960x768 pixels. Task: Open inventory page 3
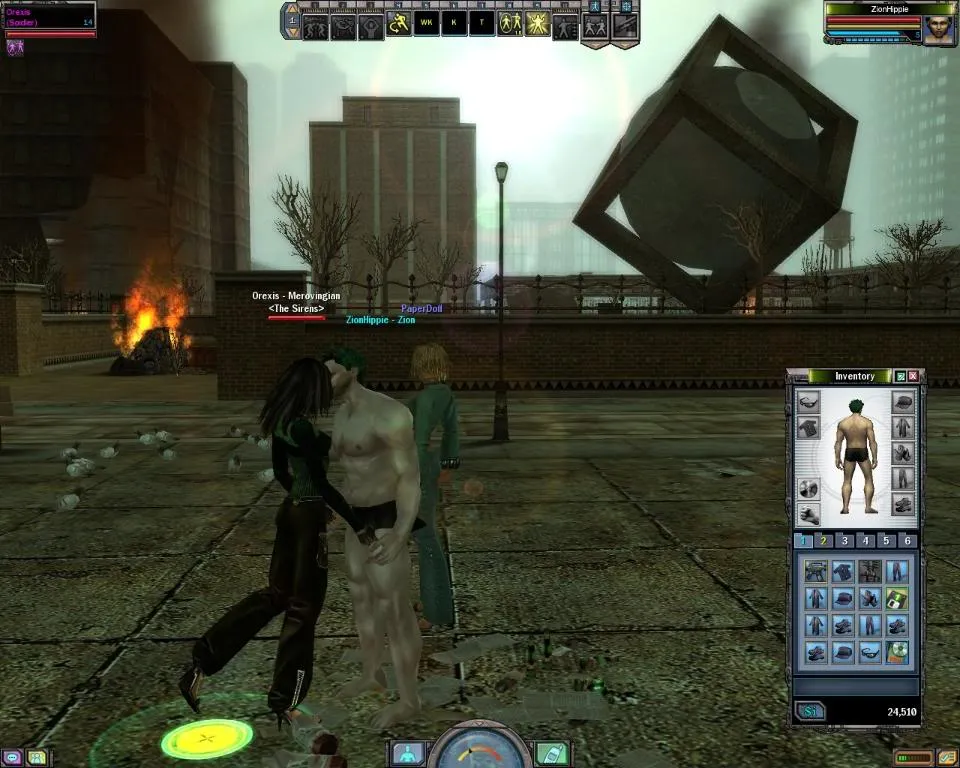coord(845,541)
